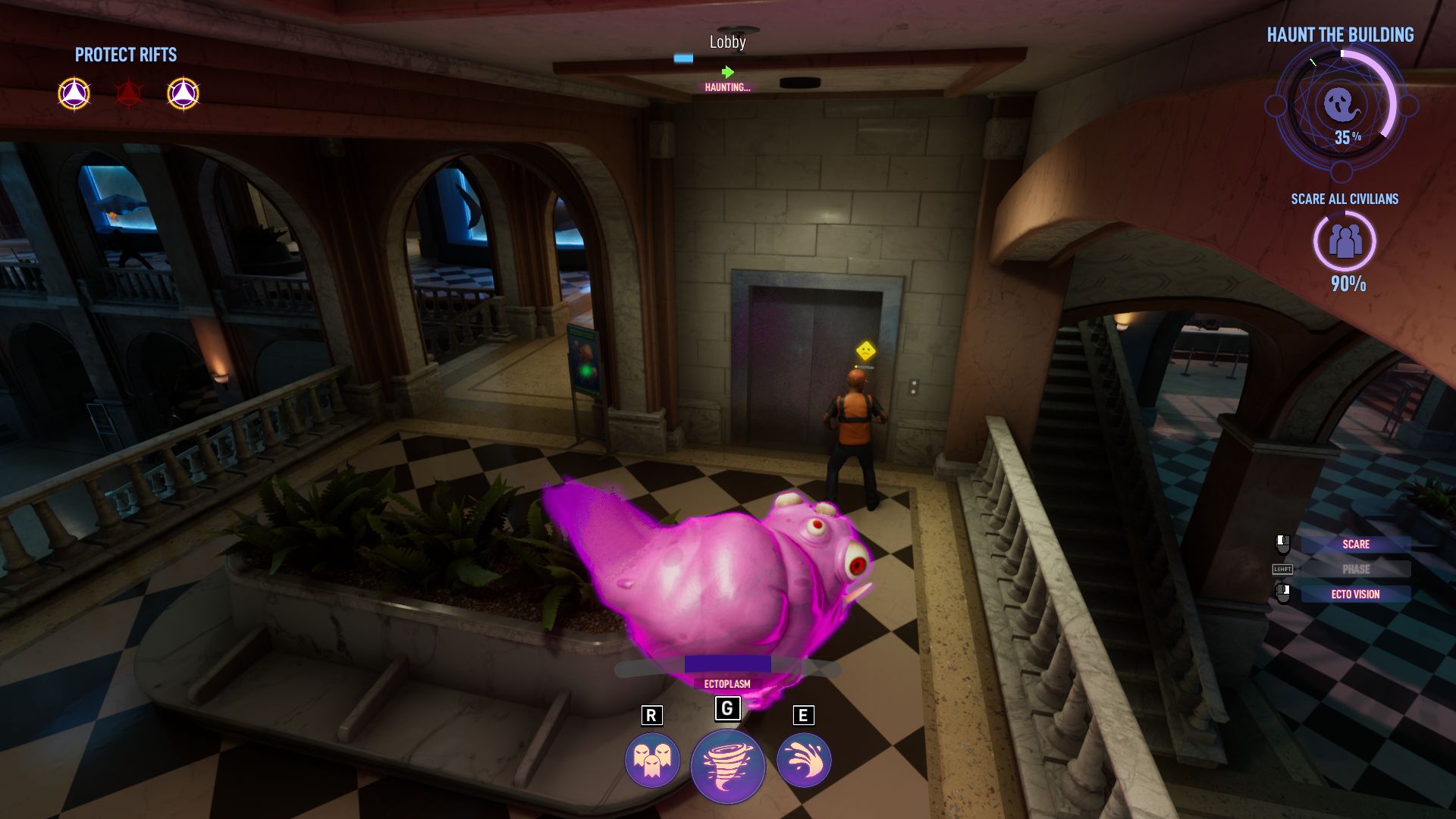Click the Scare All Civilians icon
The height and width of the screenshot is (819, 1456).
(1345, 242)
